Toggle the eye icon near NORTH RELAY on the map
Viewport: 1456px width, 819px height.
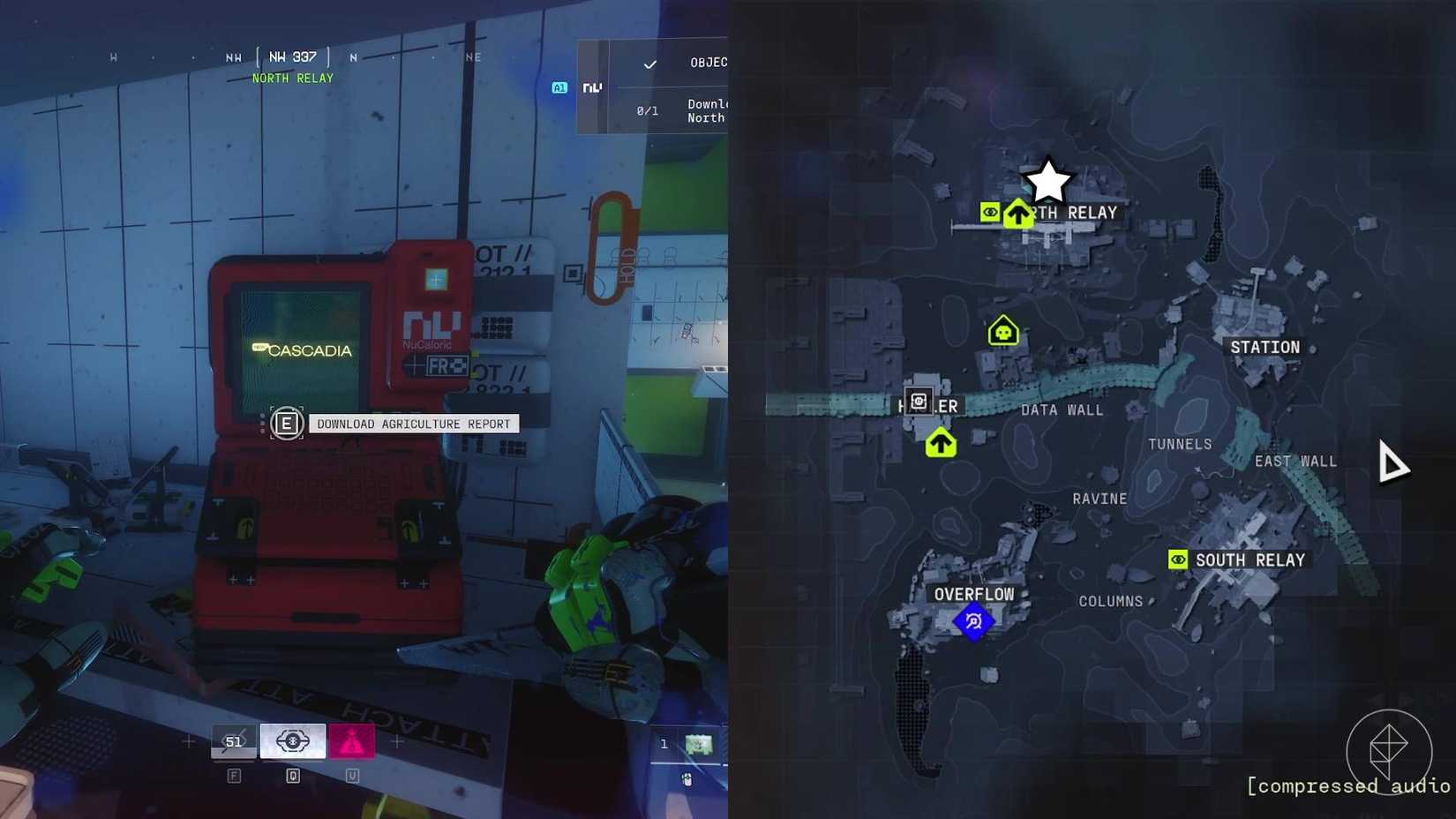tap(990, 211)
